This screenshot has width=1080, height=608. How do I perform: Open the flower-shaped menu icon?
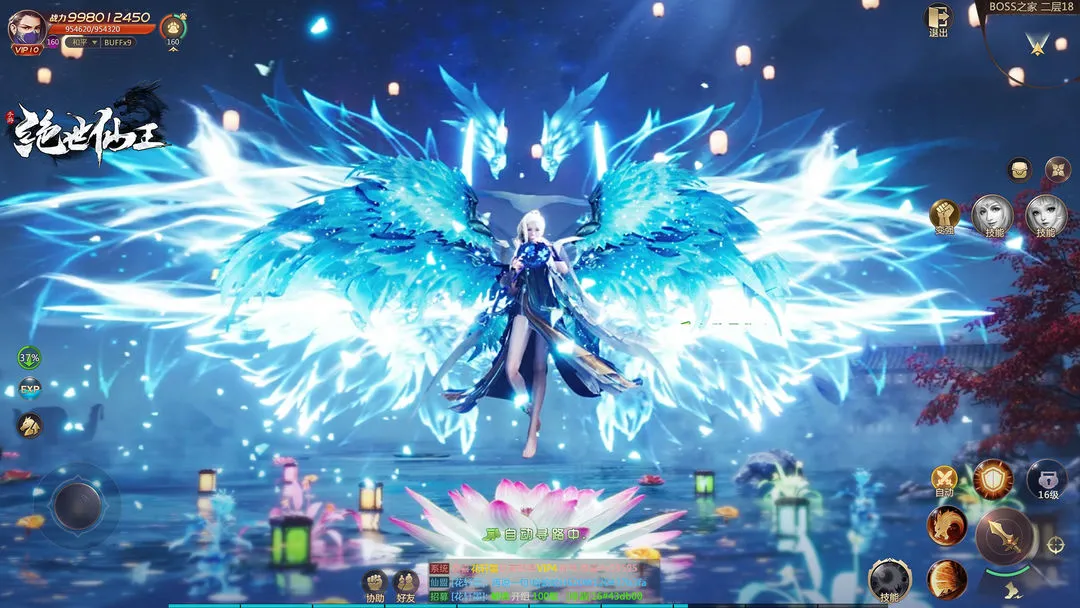click(x=1057, y=169)
